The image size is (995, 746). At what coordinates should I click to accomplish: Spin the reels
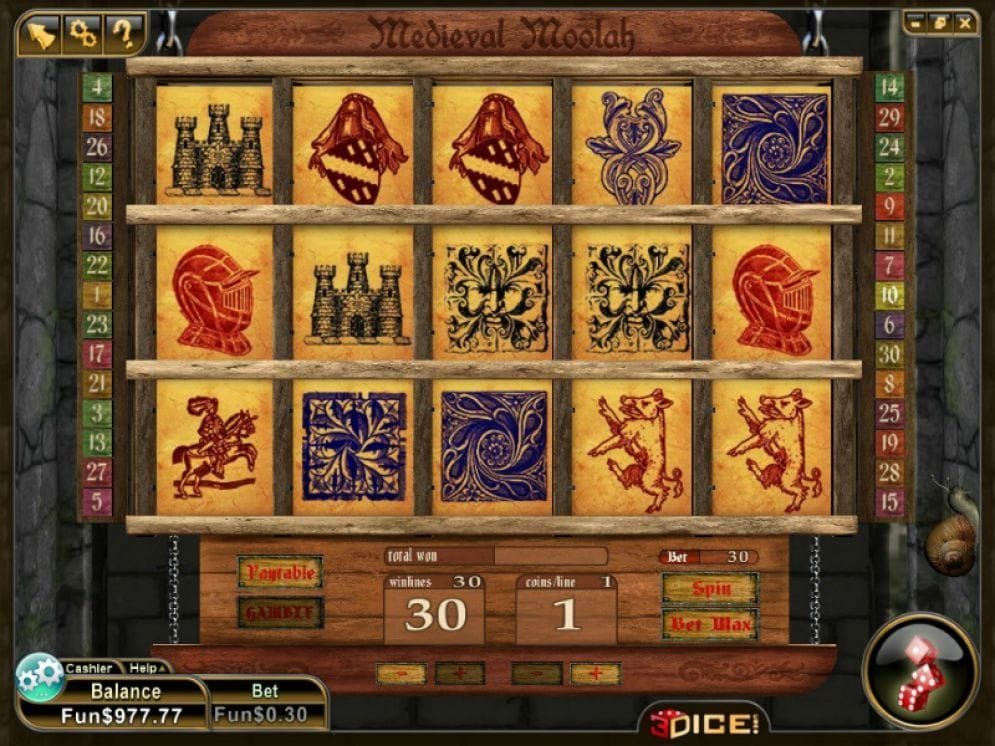(x=710, y=588)
